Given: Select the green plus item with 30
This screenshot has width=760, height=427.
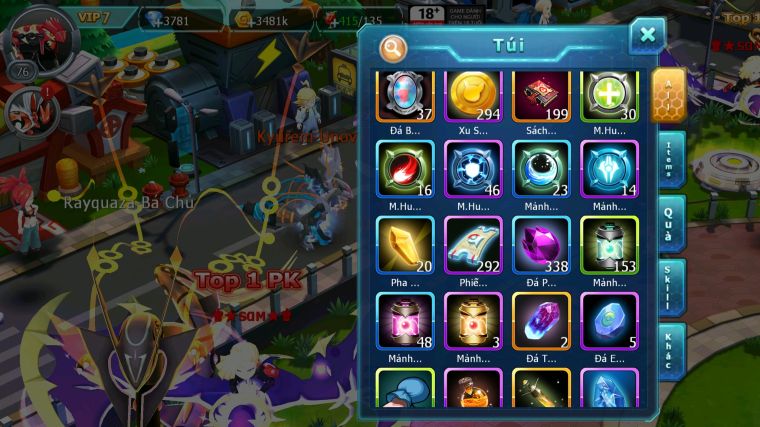Looking at the screenshot, I should (x=609, y=96).
